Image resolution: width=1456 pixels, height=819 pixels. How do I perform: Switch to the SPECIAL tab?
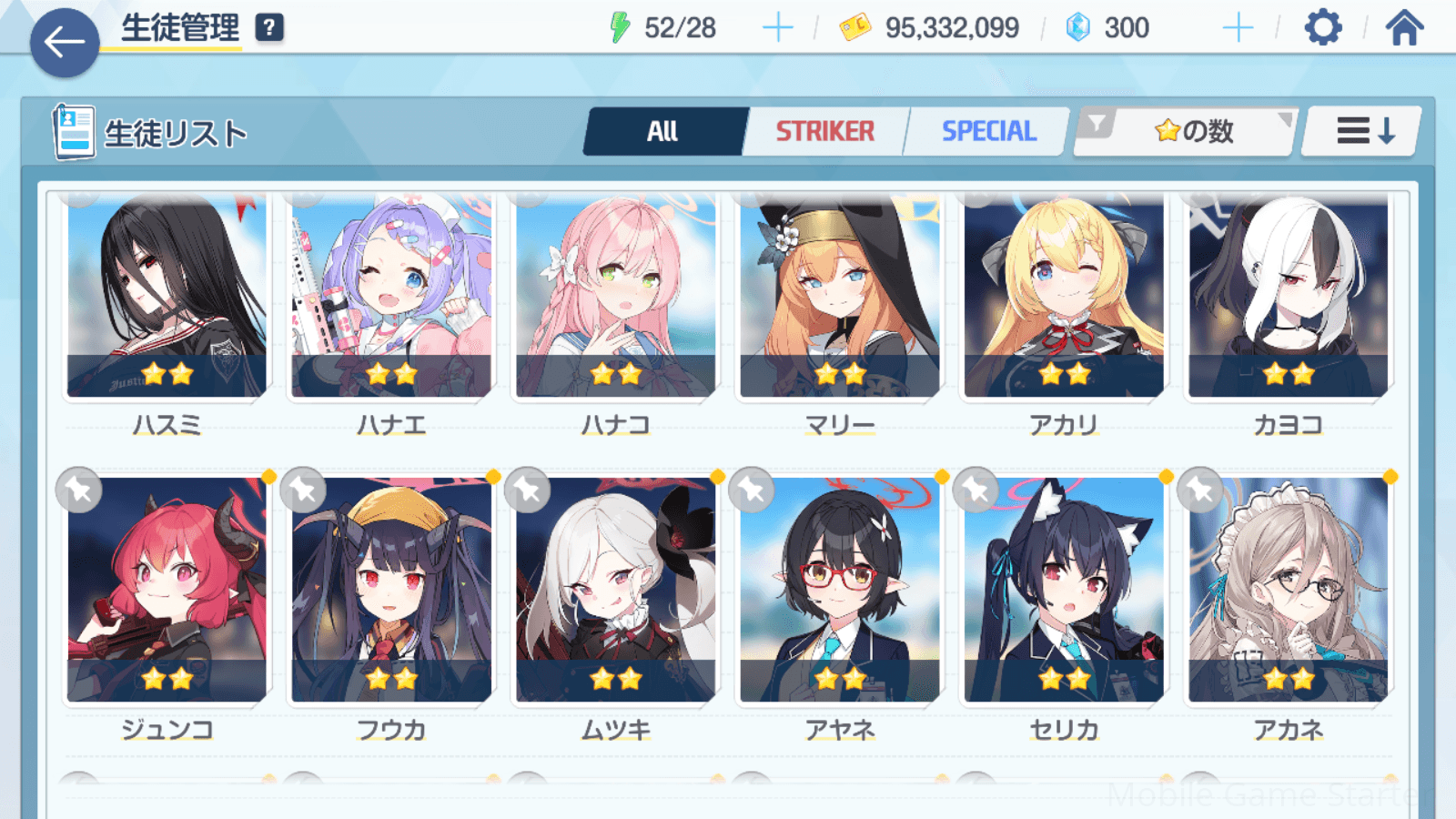988,132
